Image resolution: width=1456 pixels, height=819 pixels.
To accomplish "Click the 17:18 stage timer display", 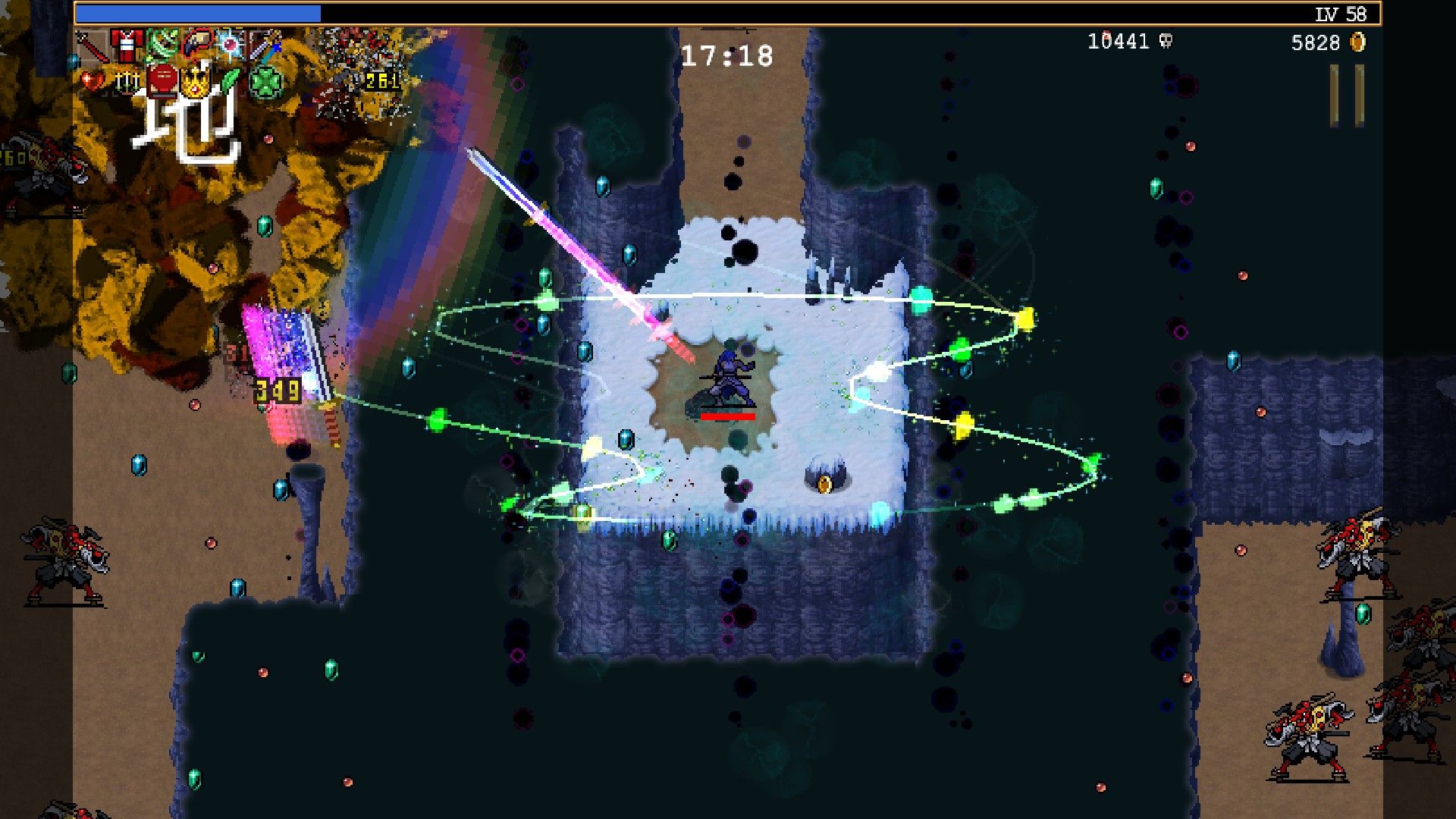I will click(x=730, y=52).
